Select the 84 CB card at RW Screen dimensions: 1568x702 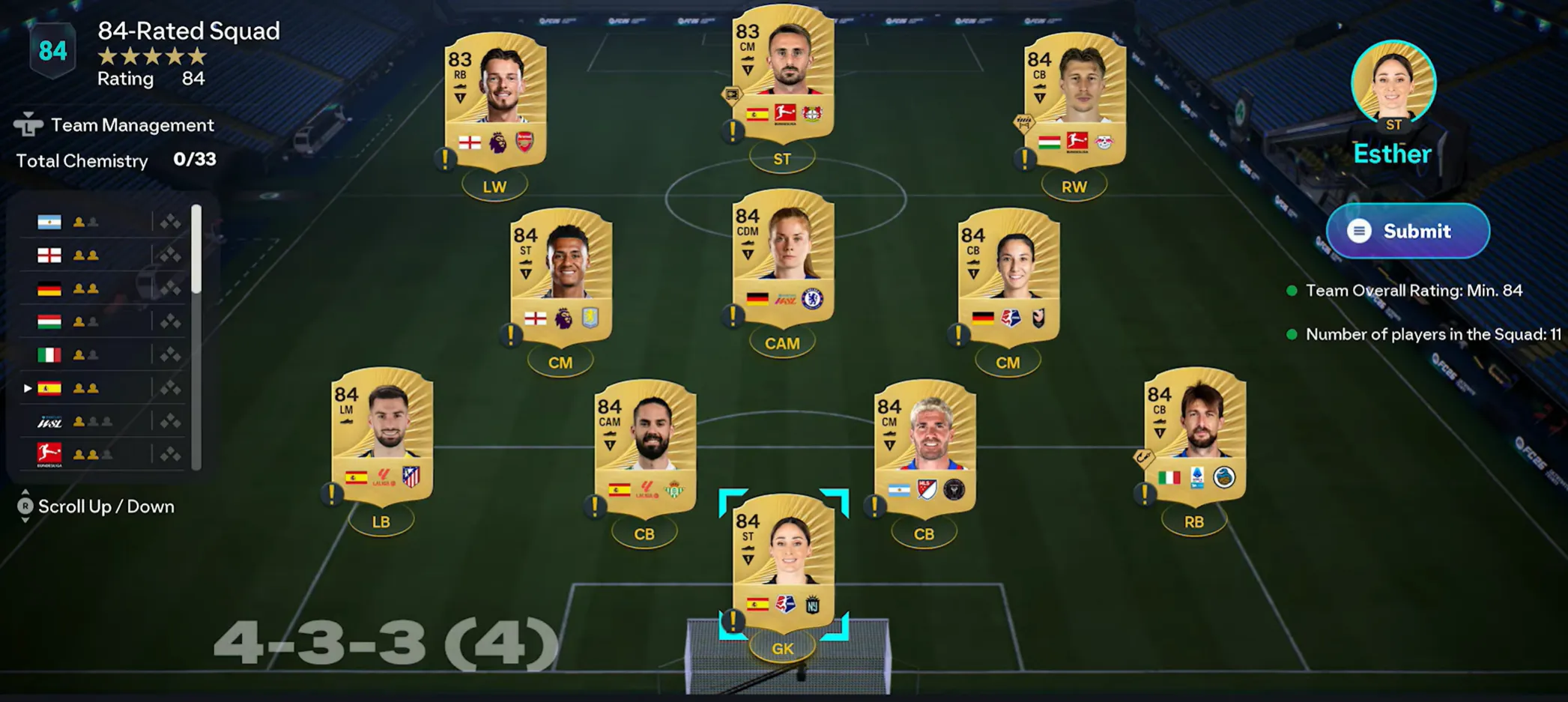click(1074, 99)
